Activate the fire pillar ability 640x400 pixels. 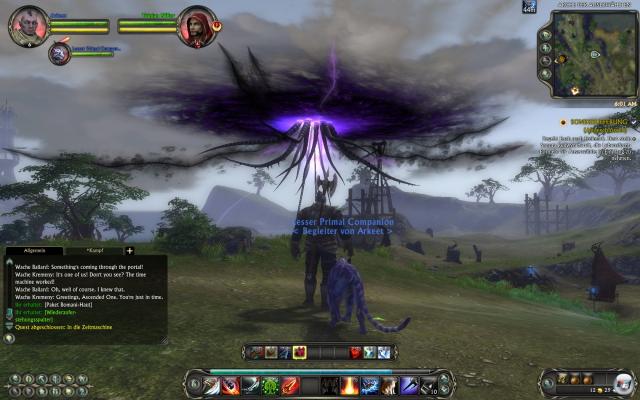350,385
